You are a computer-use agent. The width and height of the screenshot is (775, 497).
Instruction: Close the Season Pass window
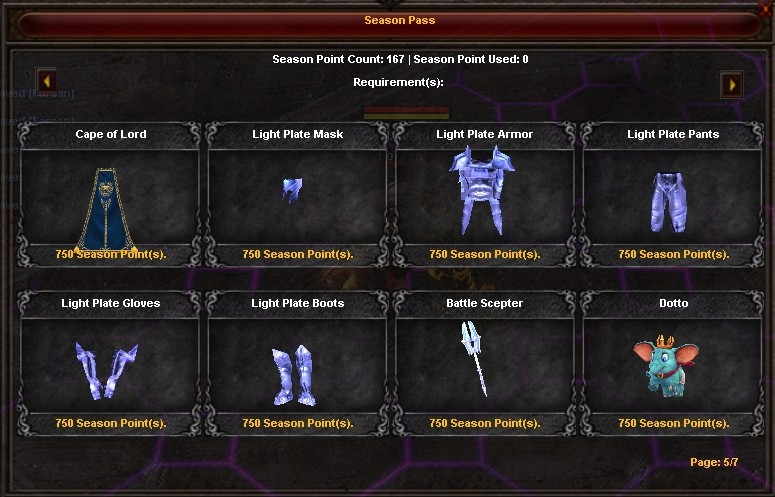tap(766, 8)
